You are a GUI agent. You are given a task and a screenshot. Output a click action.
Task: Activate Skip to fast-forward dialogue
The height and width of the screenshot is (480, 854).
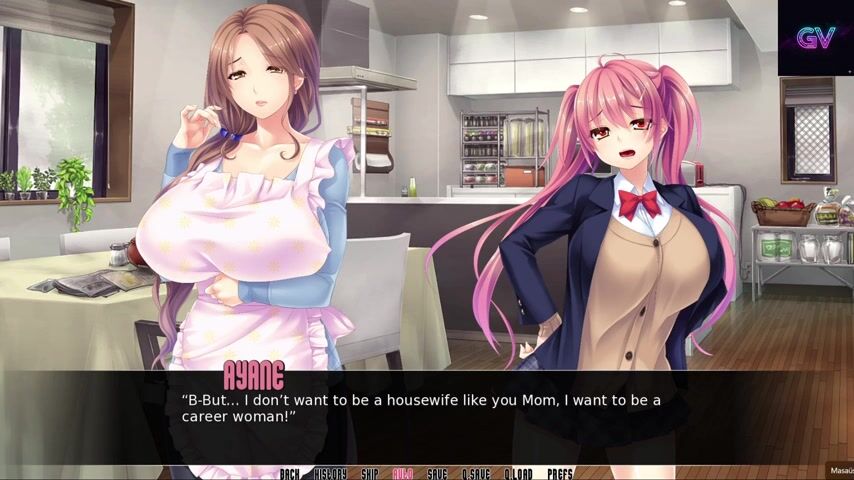[x=370, y=474]
